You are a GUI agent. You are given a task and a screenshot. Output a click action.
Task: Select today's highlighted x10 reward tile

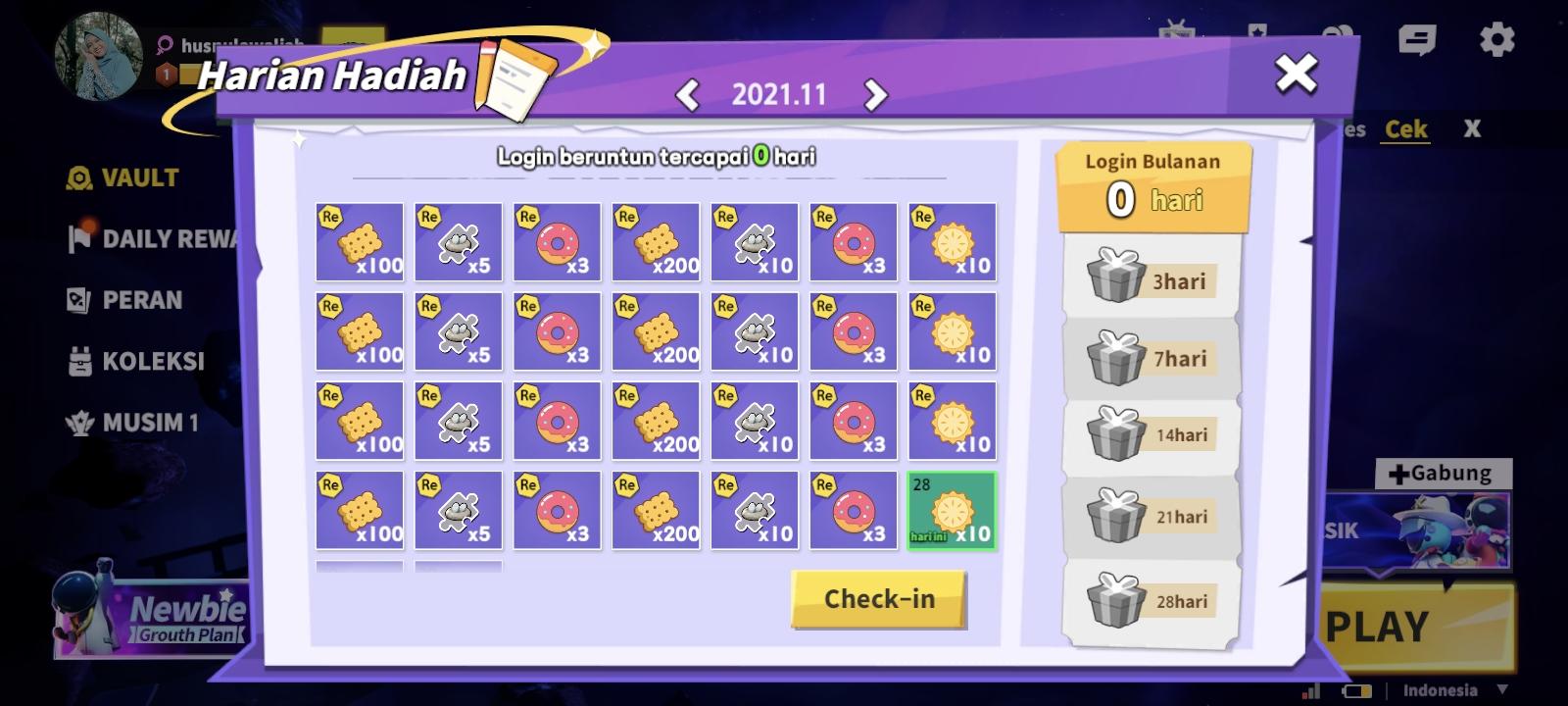click(953, 512)
